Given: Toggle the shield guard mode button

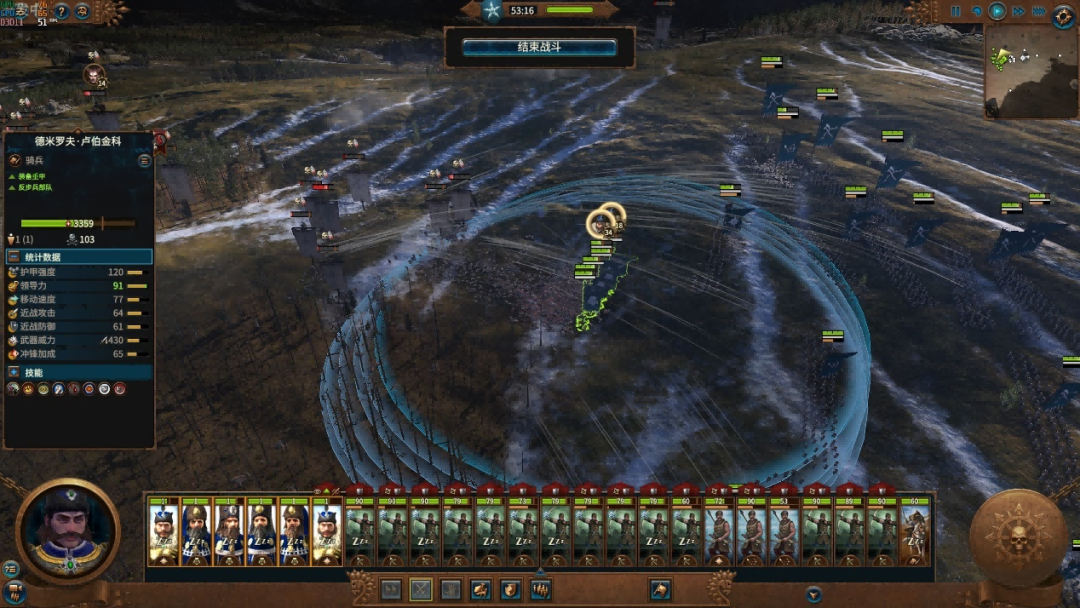Looking at the screenshot, I should [x=511, y=590].
